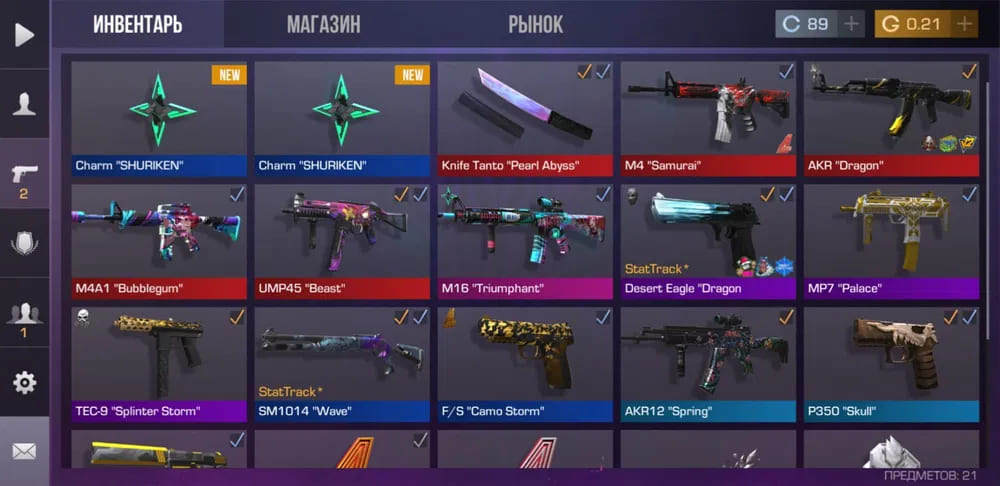The image size is (1000, 486).
Task: Switch to the Магазин tab
Action: click(323, 24)
